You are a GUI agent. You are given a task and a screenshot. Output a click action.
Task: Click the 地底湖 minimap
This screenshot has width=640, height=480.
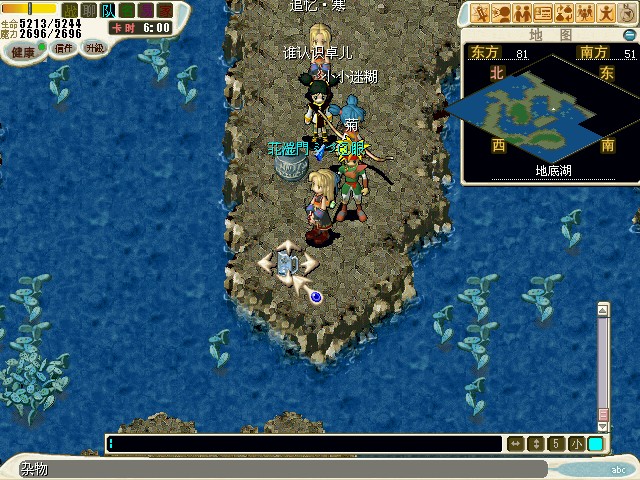[548, 110]
